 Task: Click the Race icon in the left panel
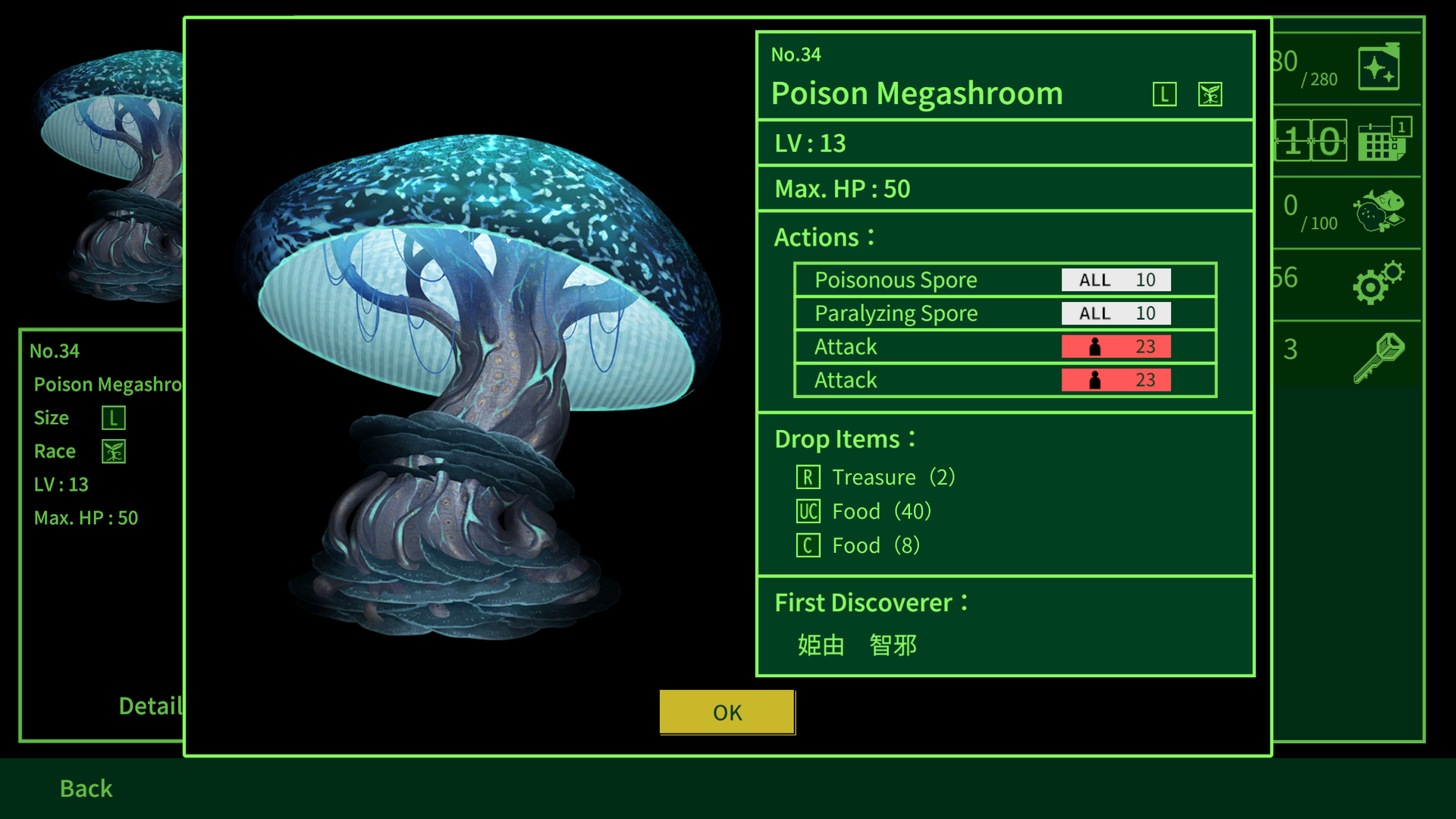[x=113, y=450]
